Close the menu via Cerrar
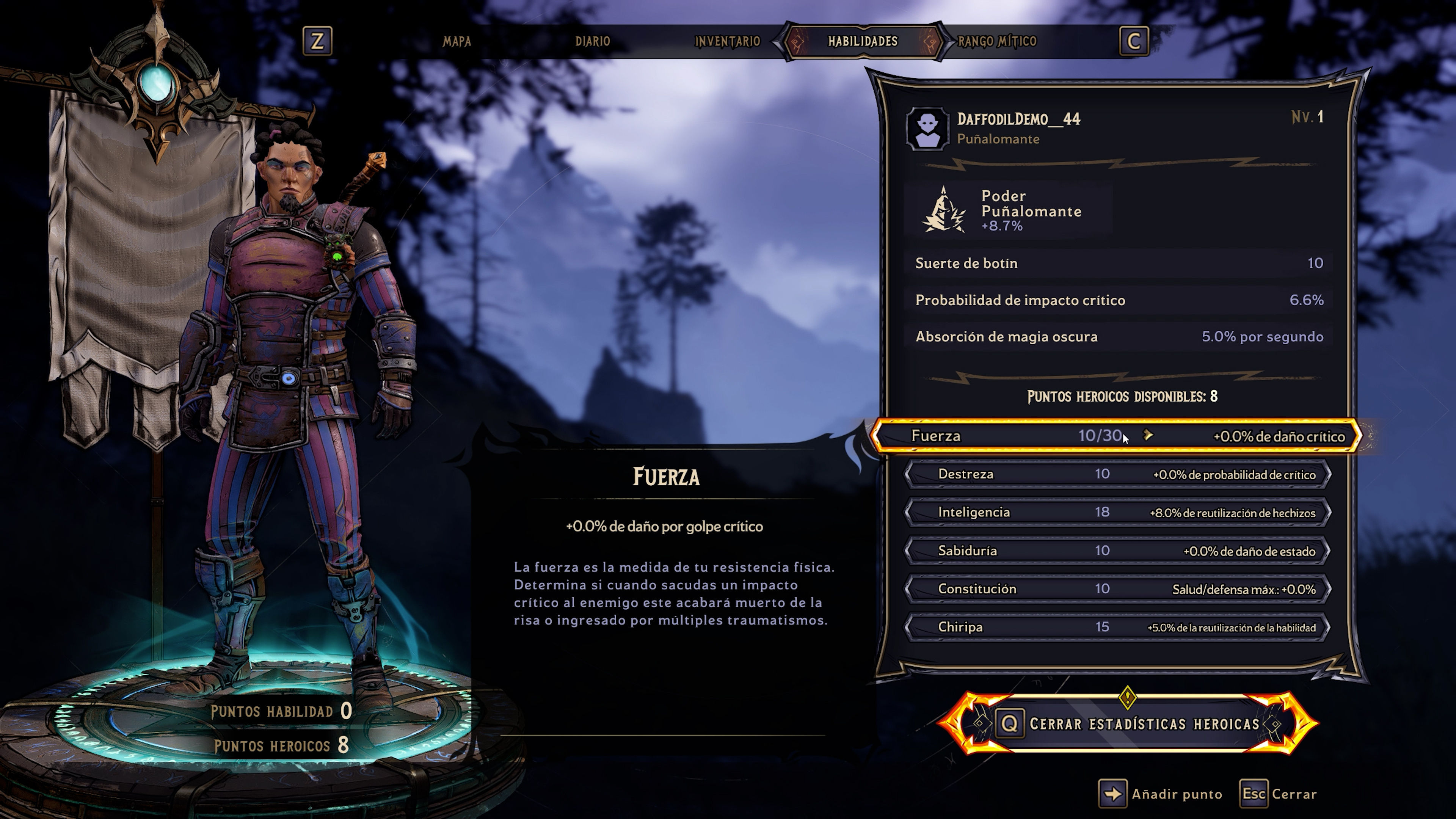 [x=1279, y=794]
